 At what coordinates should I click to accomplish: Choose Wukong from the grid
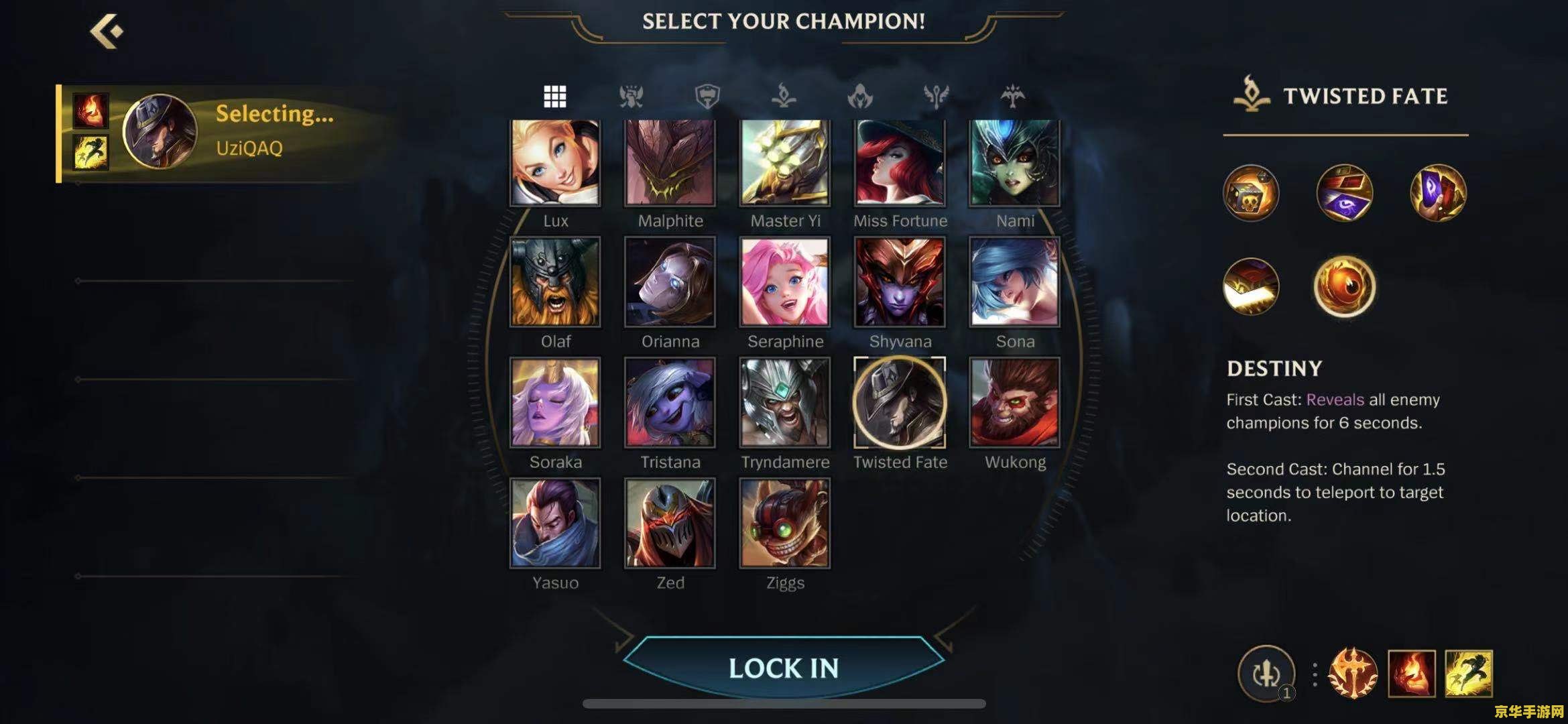(1014, 402)
